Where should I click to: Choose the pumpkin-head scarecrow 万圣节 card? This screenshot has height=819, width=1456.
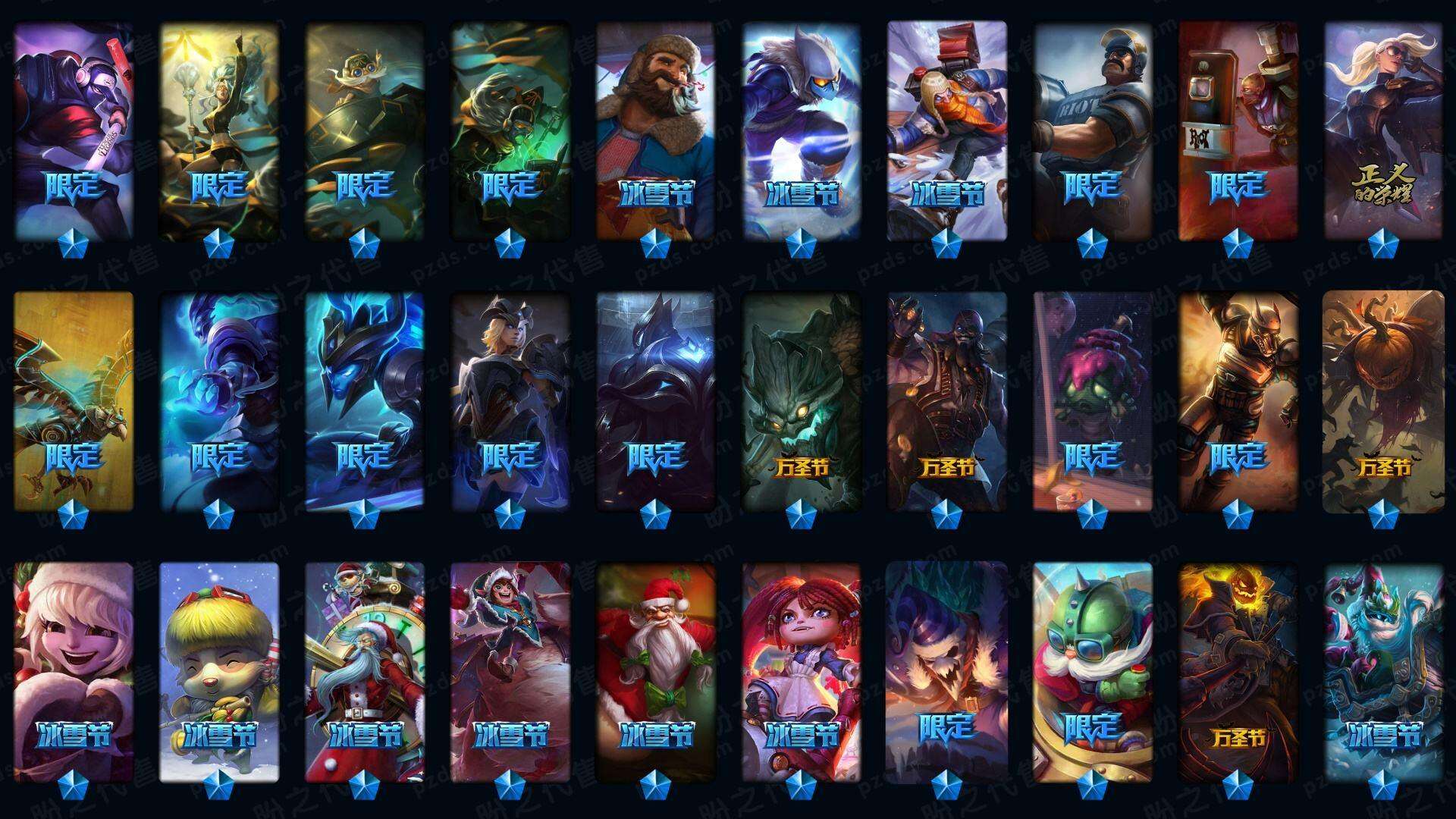(1383, 402)
